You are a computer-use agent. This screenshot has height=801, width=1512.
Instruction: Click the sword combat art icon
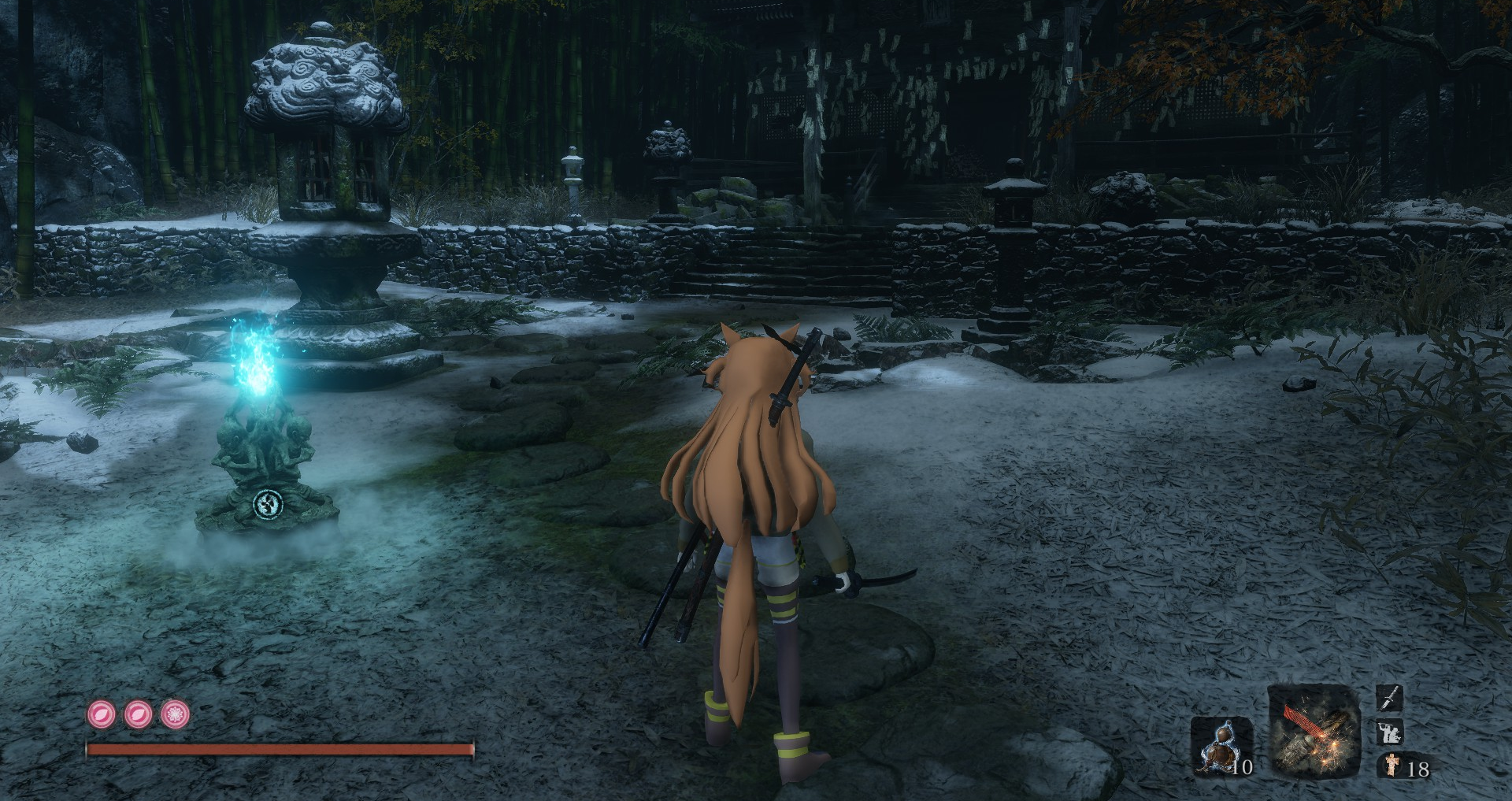tap(1390, 697)
